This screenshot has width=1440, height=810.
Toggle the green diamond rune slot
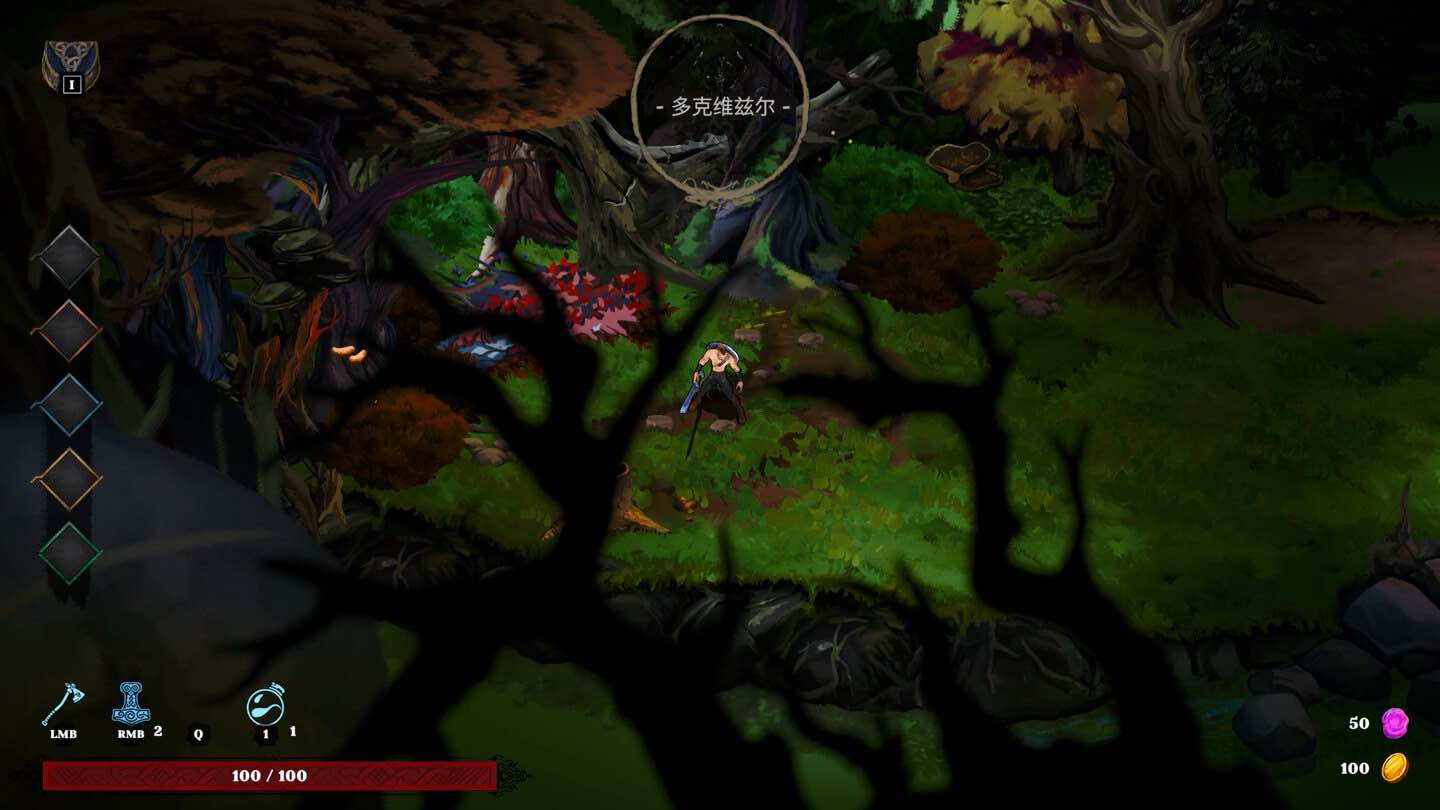(x=68, y=546)
